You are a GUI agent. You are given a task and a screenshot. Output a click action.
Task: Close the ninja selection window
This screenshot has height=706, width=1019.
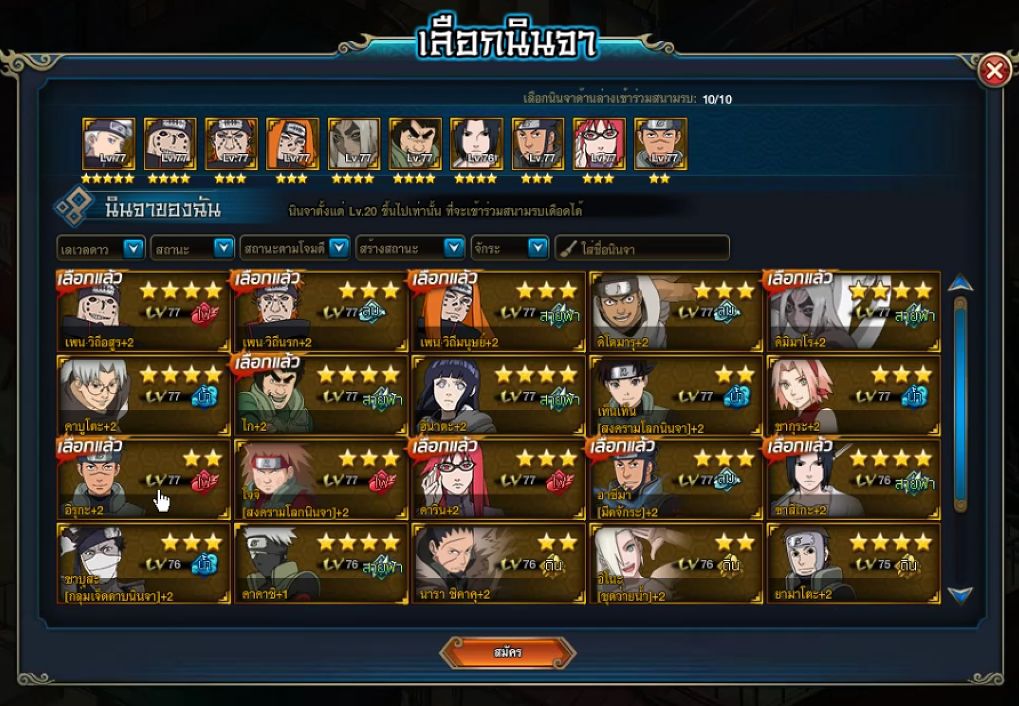click(x=993, y=71)
